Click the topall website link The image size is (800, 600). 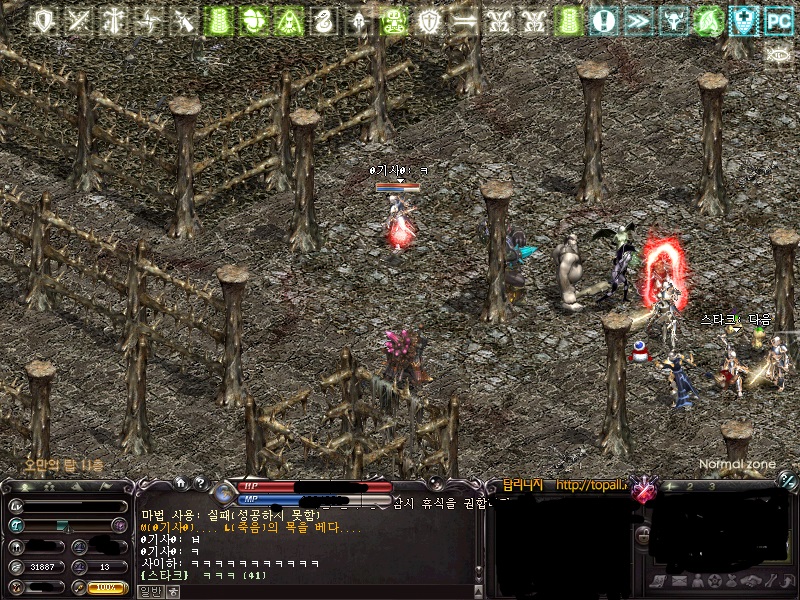point(592,486)
